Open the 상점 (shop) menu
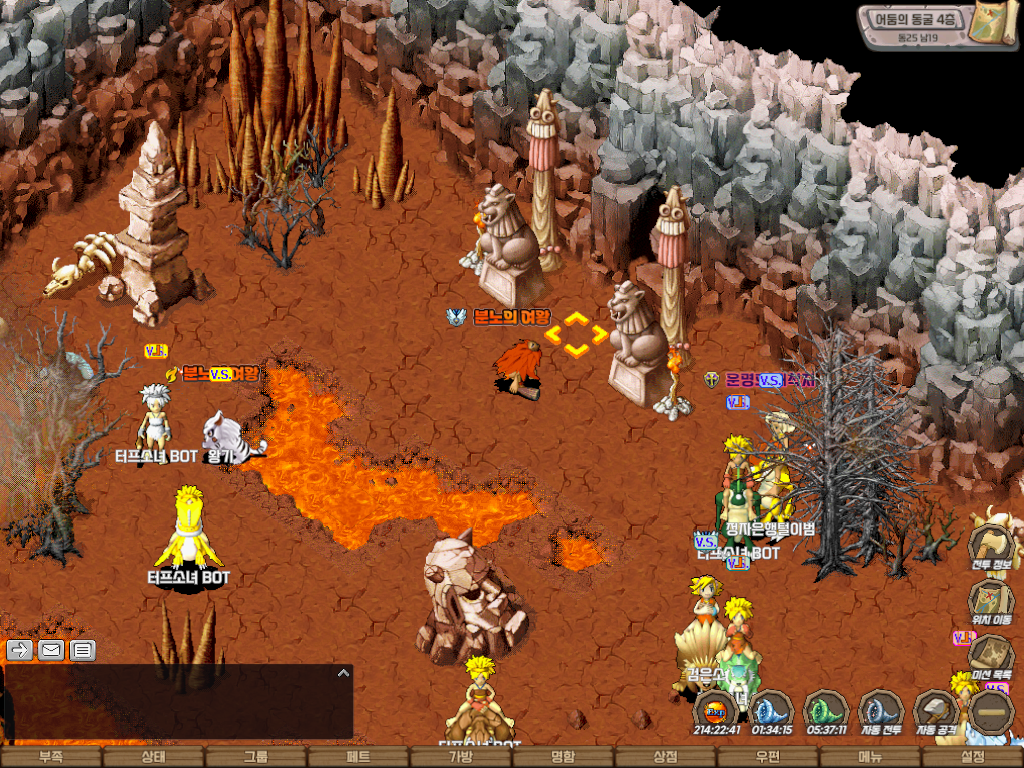Image resolution: width=1024 pixels, height=768 pixels. tap(665, 758)
